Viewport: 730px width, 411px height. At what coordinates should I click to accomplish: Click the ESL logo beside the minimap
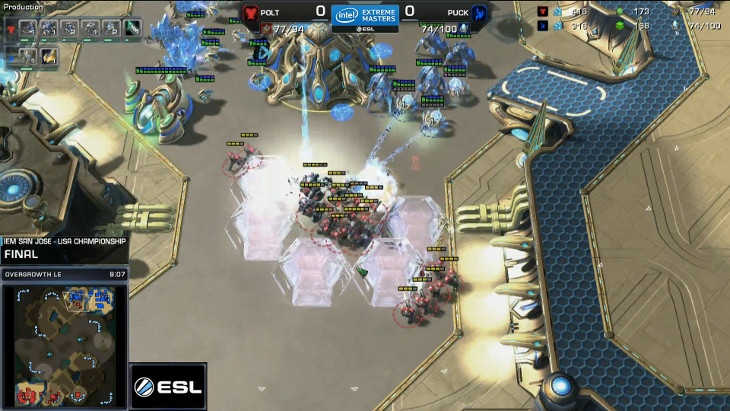168,386
